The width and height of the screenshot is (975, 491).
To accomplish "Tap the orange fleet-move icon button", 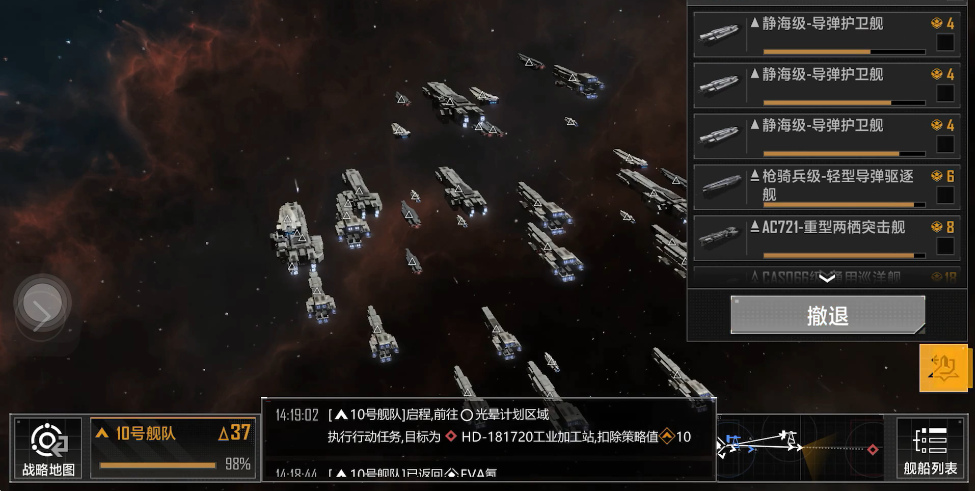I will (944, 368).
